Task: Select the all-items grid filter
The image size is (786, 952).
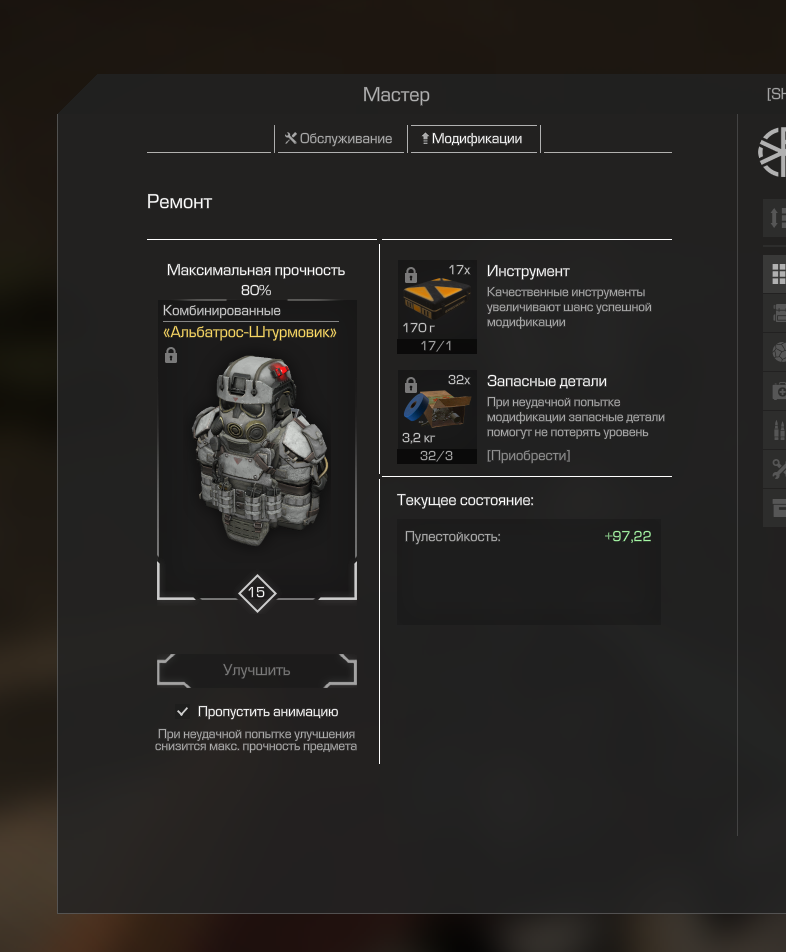Action: (777, 272)
